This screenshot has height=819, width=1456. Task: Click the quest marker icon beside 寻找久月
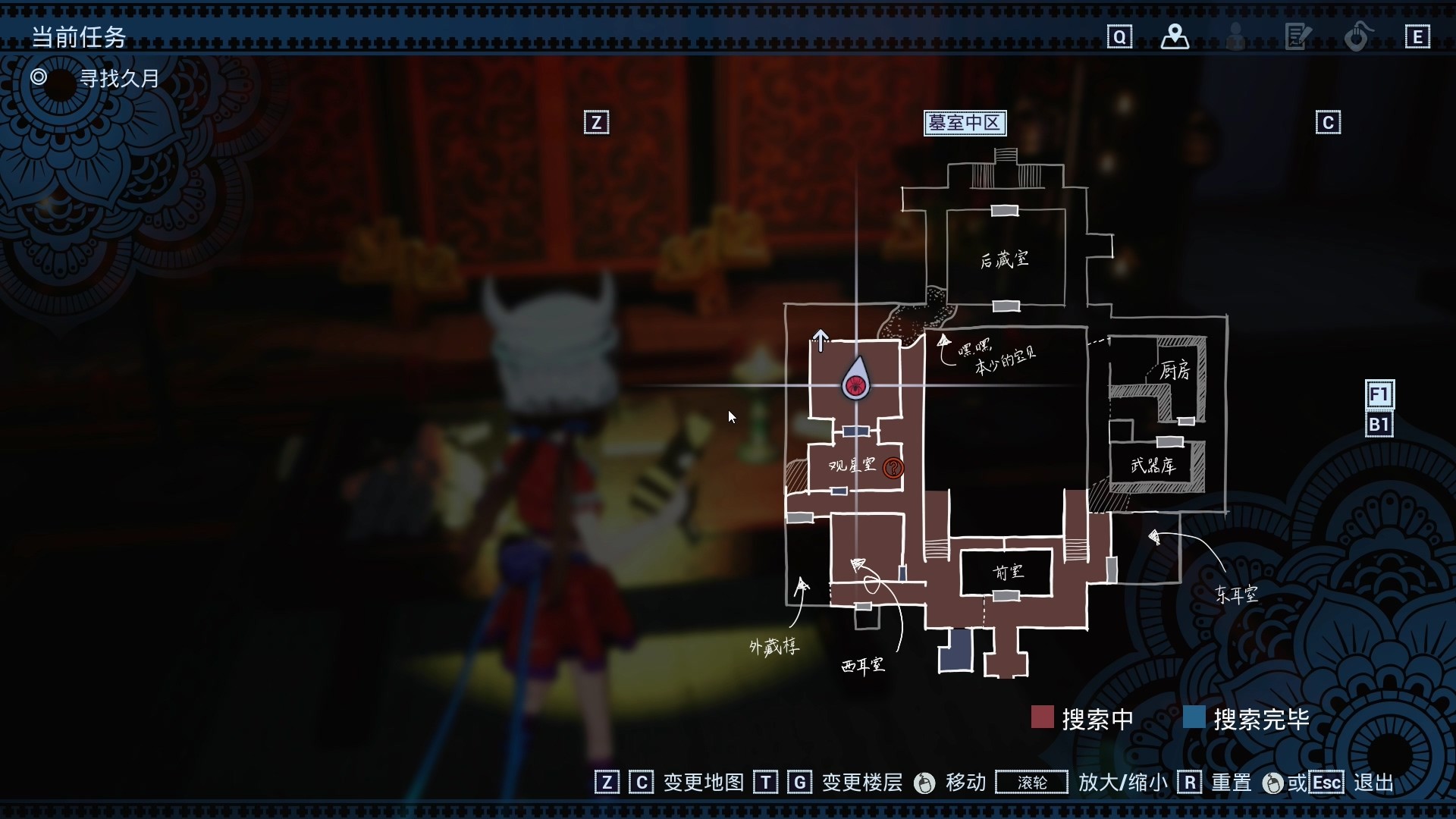coord(39,77)
